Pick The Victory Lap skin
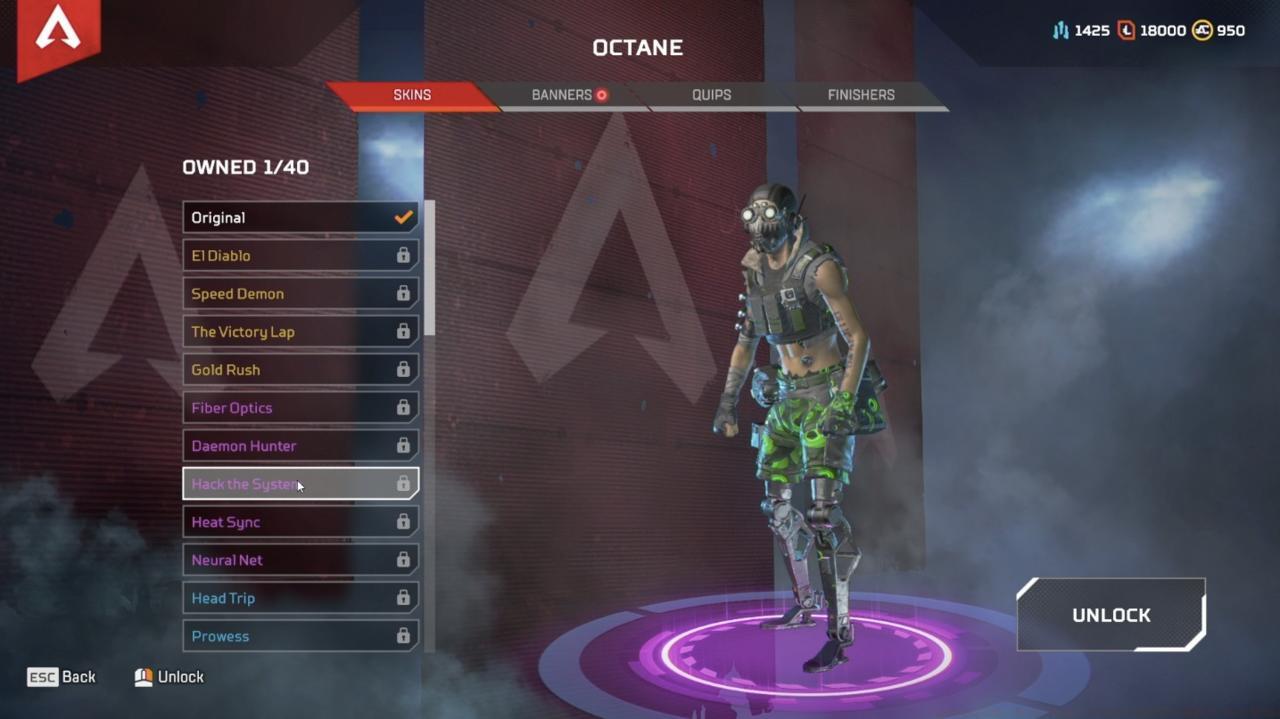The height and width of the screenshot is (719, 1280). pyautogui.click(x=300, y=332)
